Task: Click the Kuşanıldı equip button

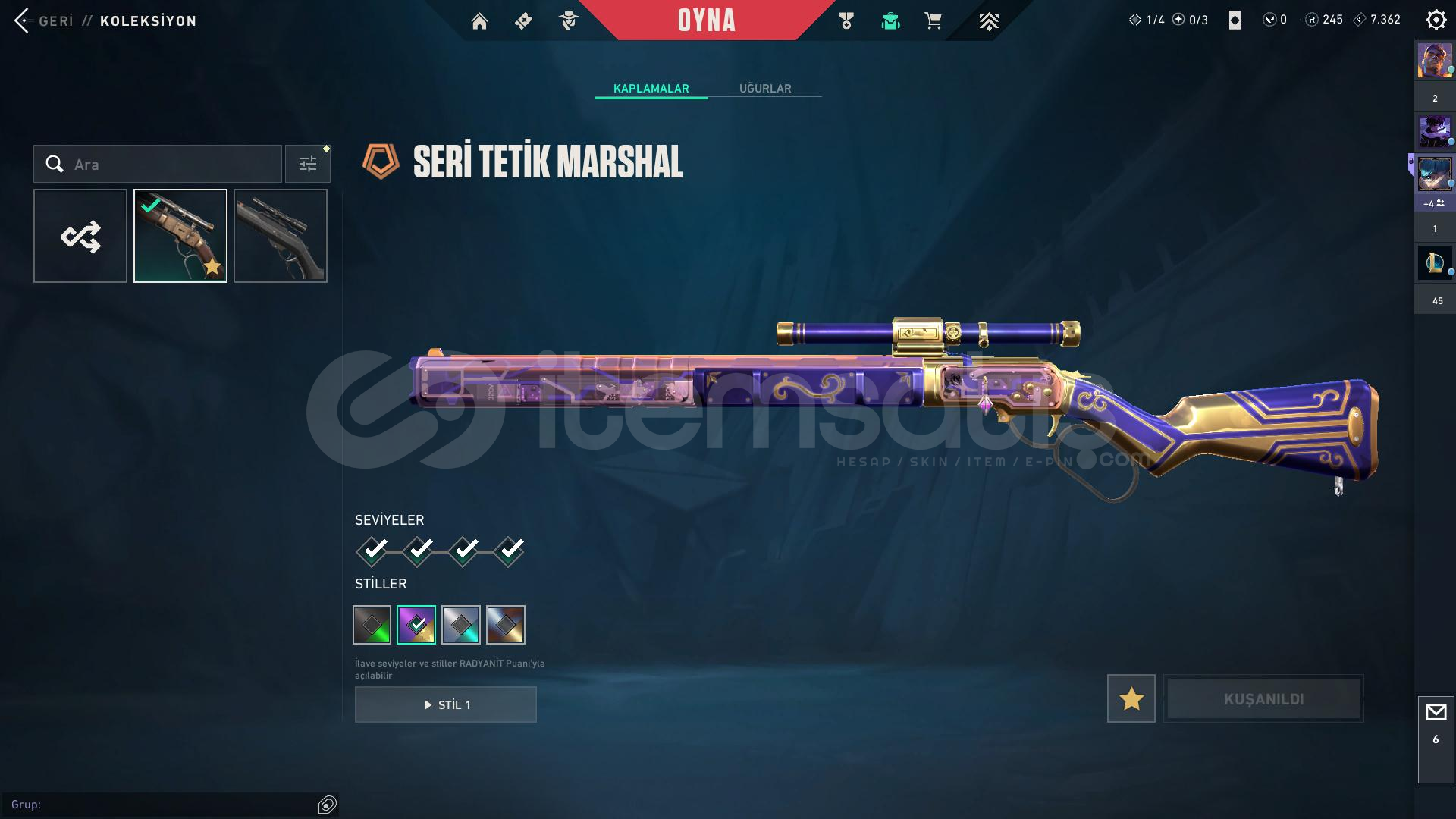Action: click(1263, 699)
